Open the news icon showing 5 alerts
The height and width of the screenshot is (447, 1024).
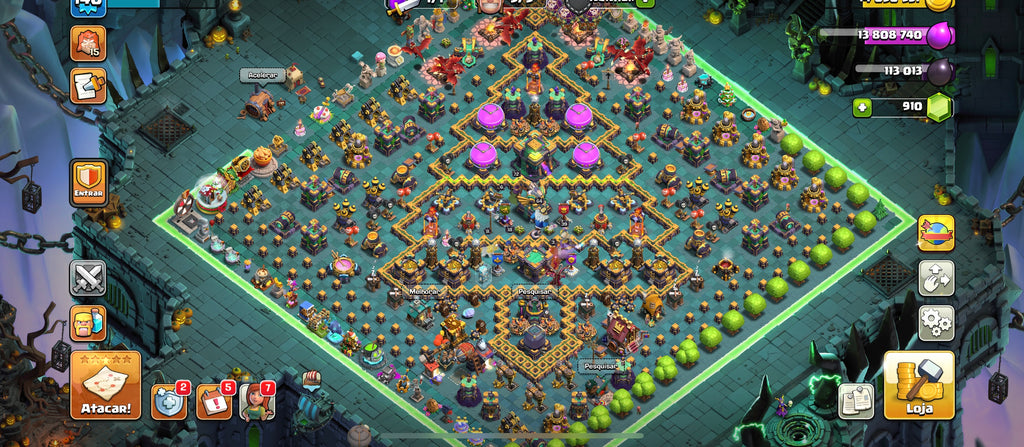(213, 401)
